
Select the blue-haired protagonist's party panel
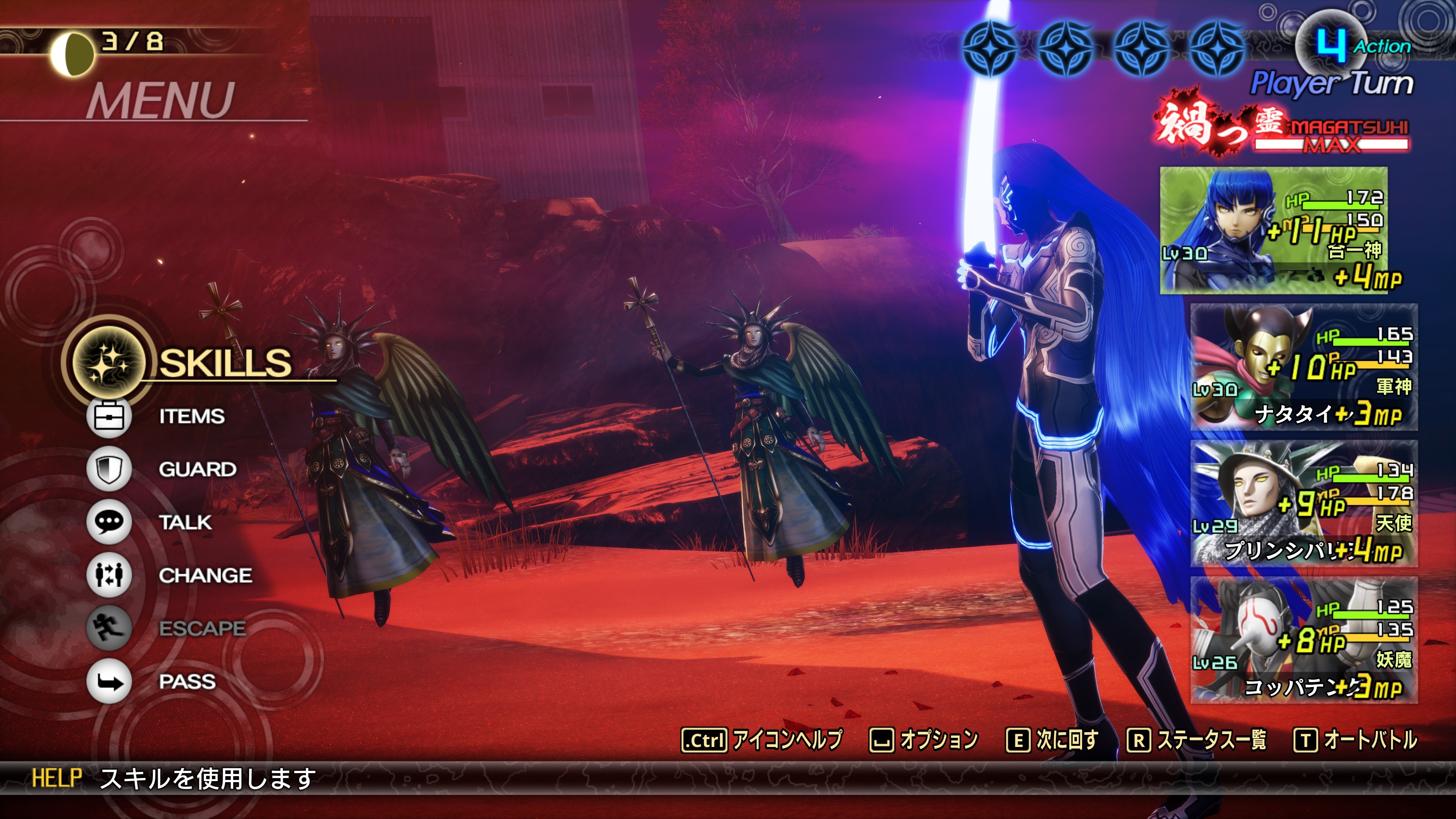click(1273, 230)
